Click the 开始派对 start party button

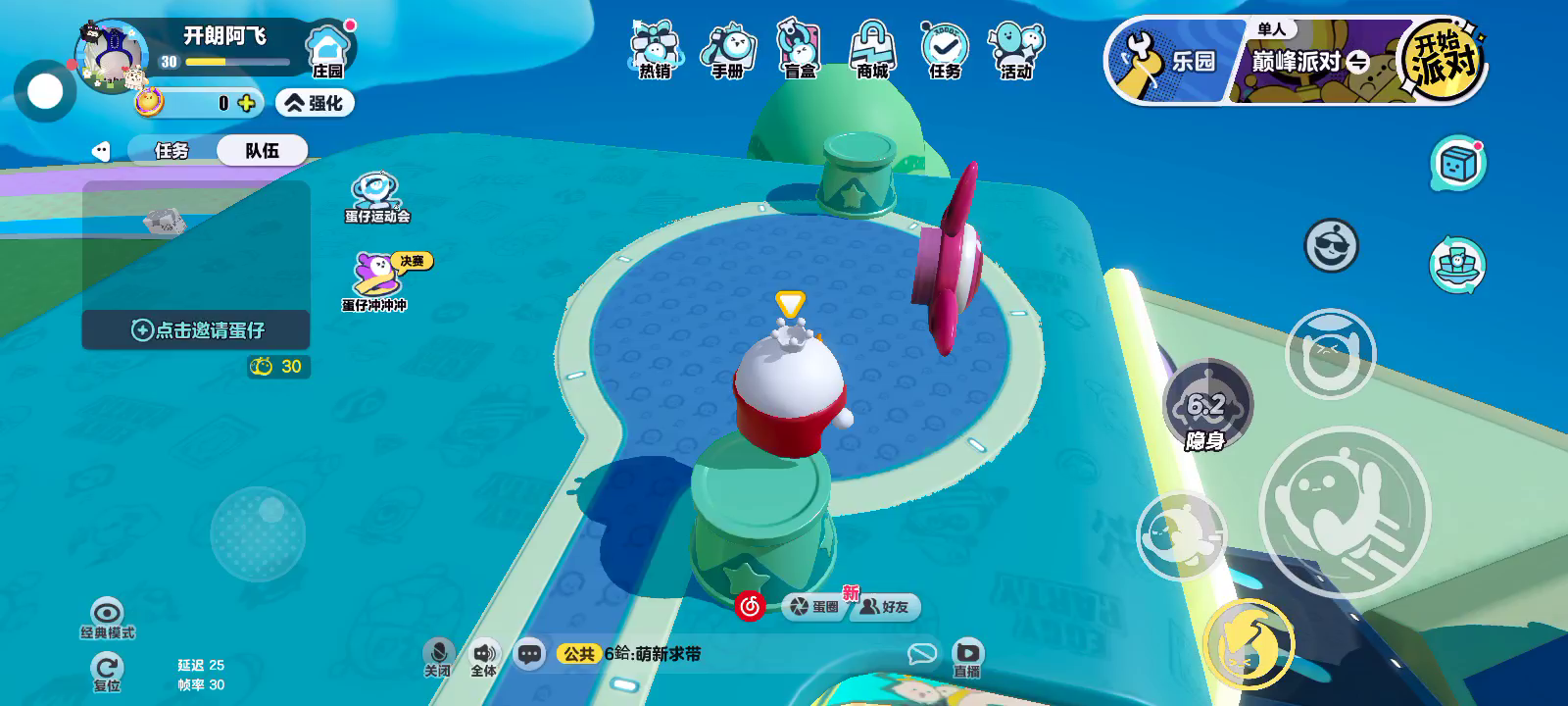click(1444, 61)
